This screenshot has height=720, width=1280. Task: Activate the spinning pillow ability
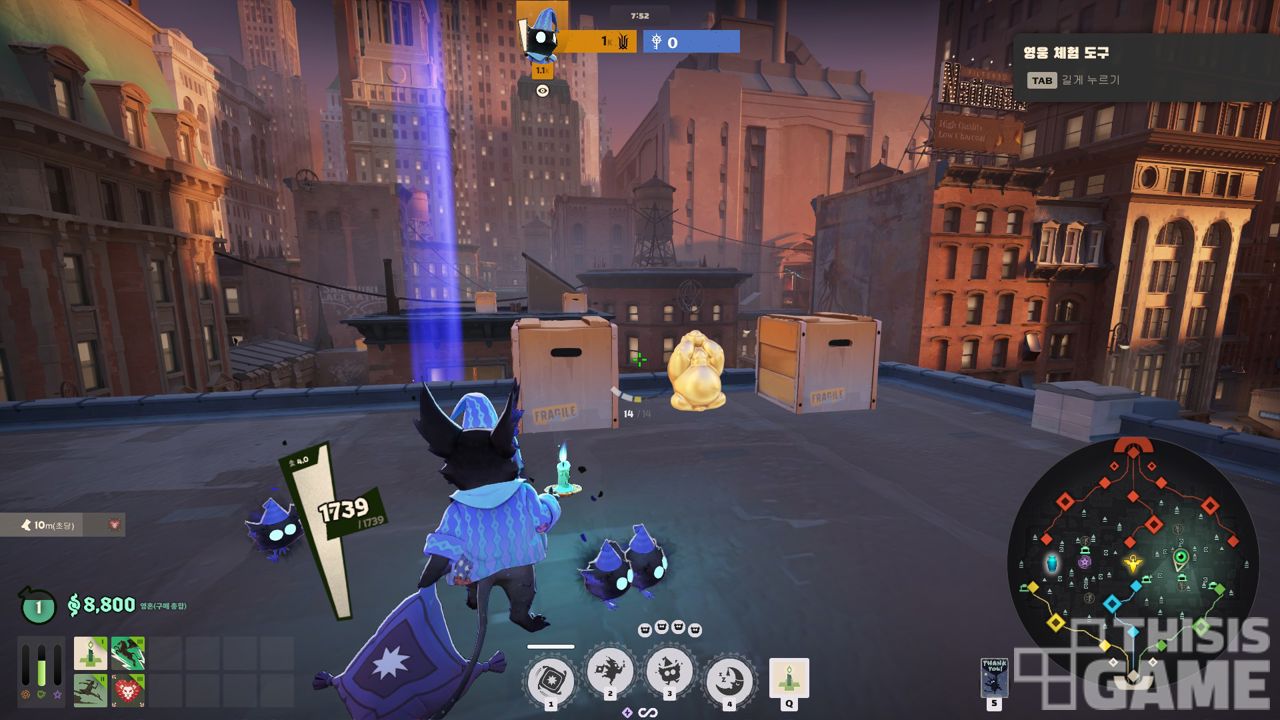[550, 677]
